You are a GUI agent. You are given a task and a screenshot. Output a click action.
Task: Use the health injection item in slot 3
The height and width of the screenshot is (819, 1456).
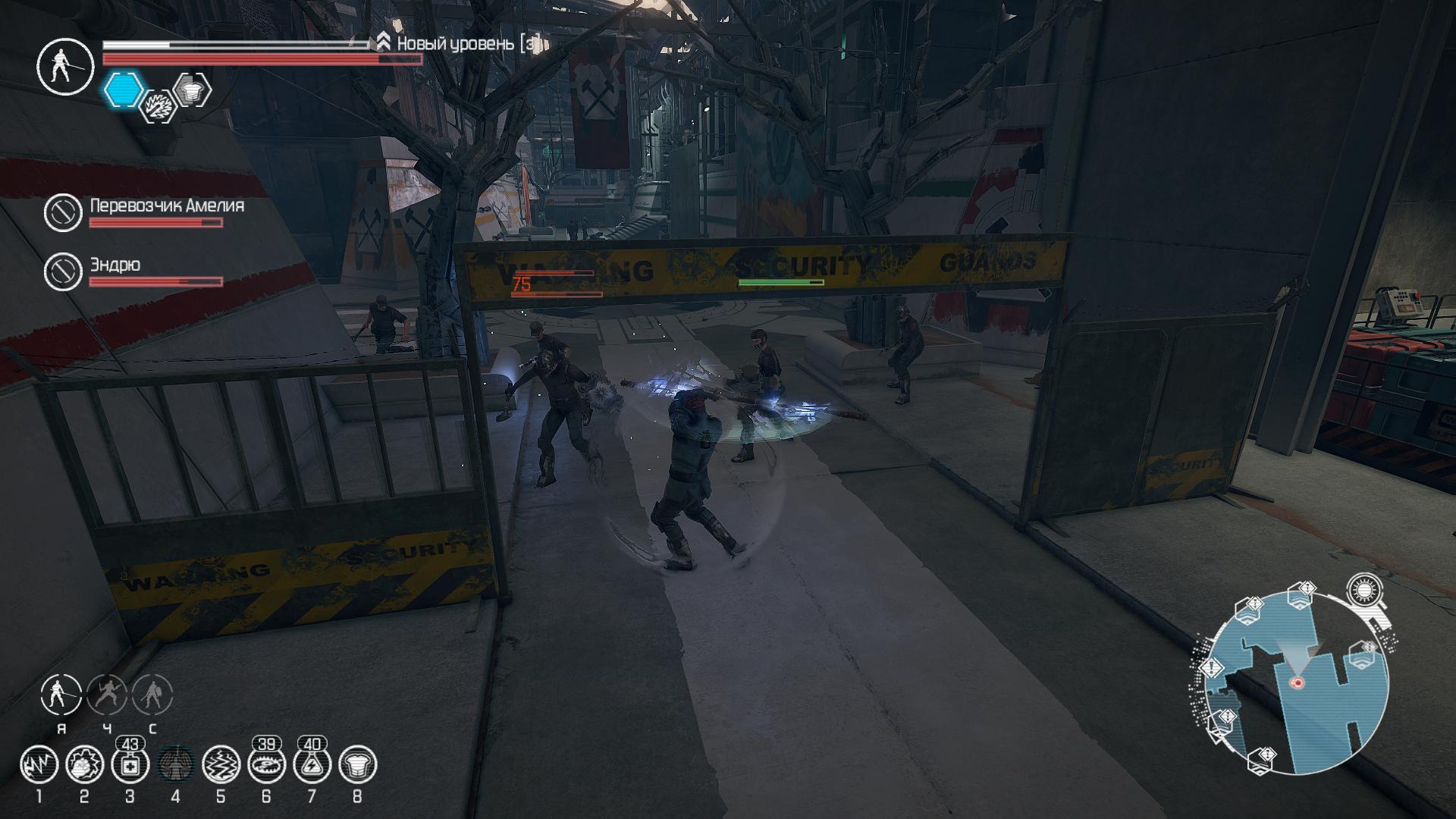pos(130,764)
